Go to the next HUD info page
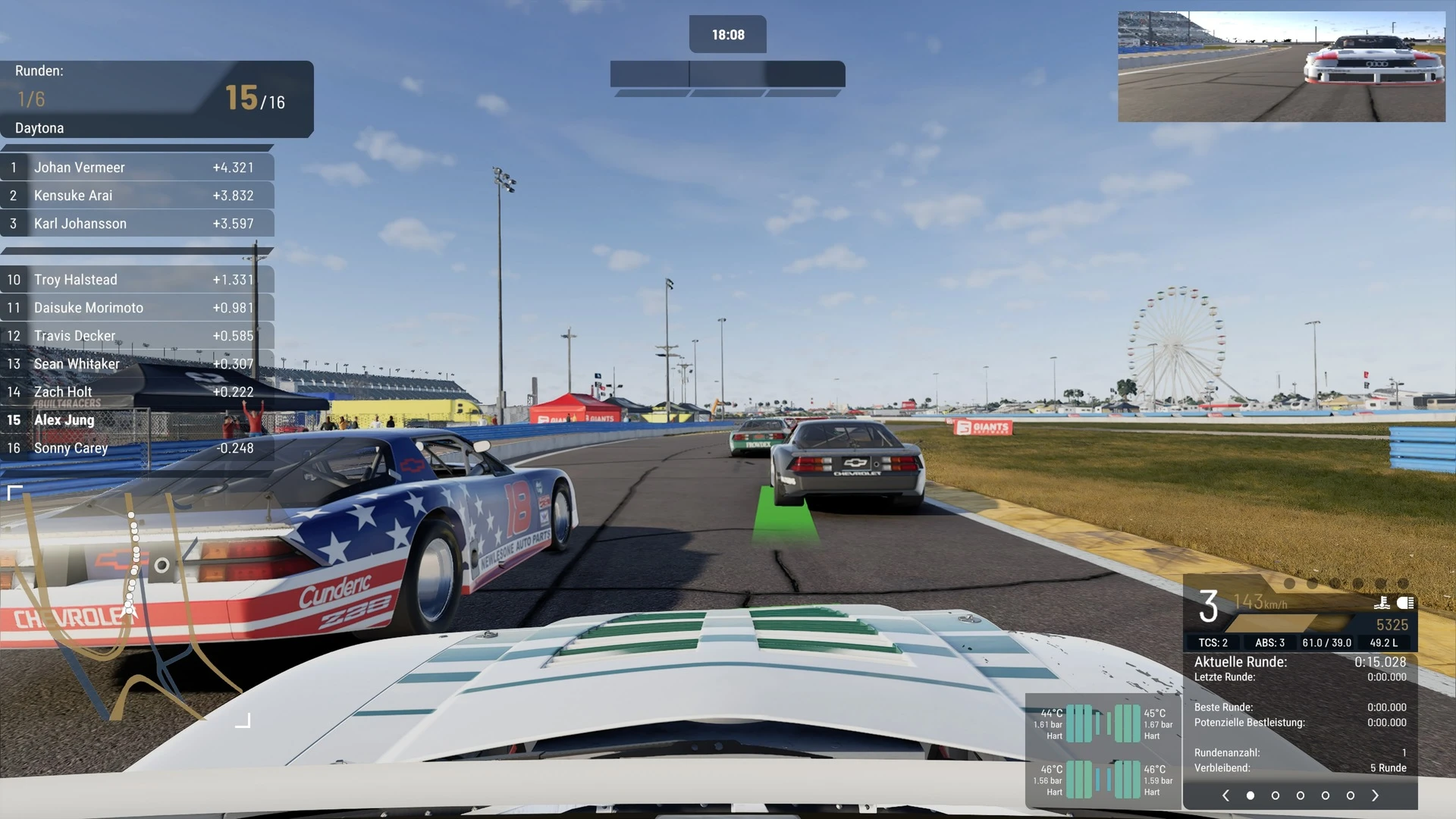This screenshot has width=1456, height=819. 1376,795
